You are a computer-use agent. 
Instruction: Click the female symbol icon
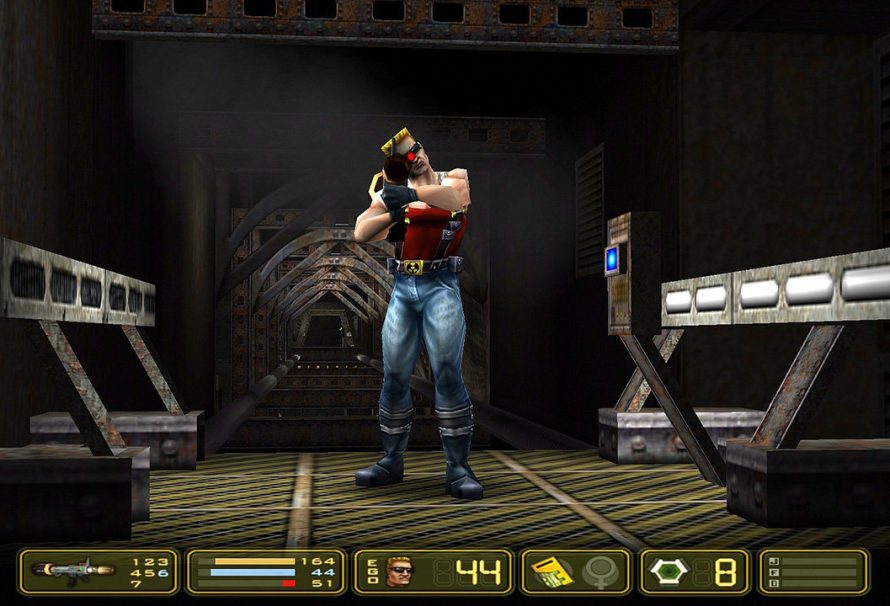[601, 572]
